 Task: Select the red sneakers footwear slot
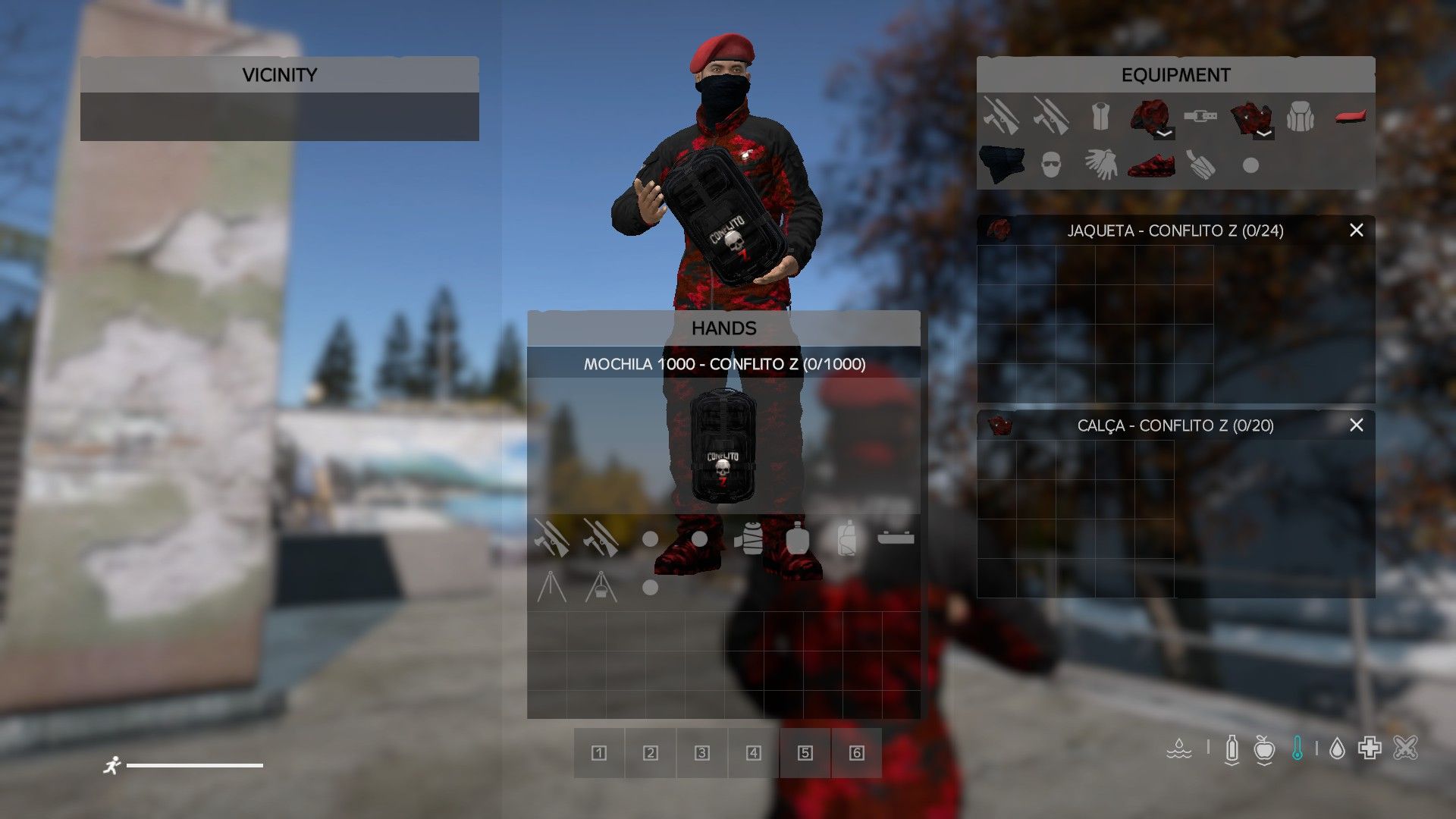point(1150,164)
